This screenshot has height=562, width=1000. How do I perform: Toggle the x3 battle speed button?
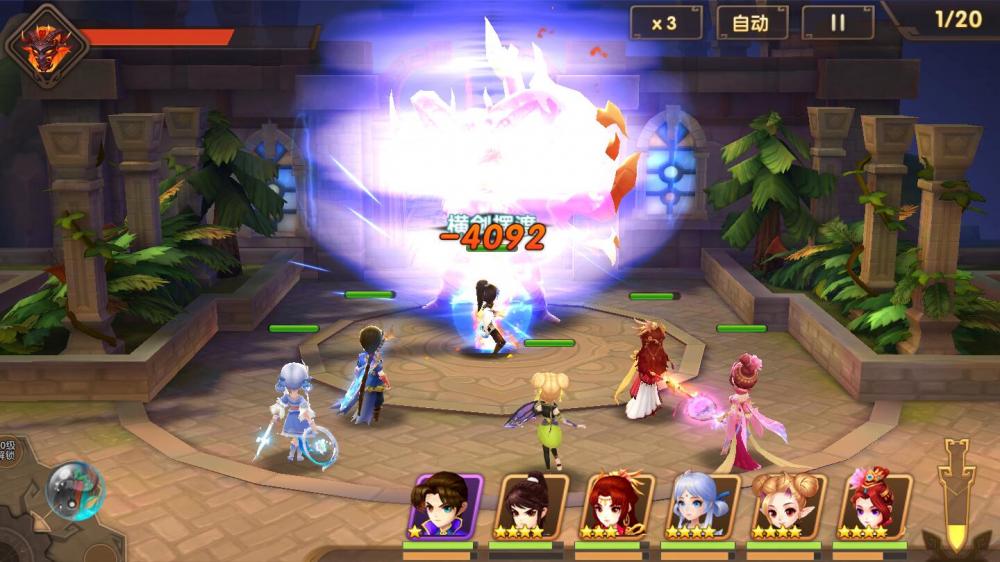(x=664, y=23)
